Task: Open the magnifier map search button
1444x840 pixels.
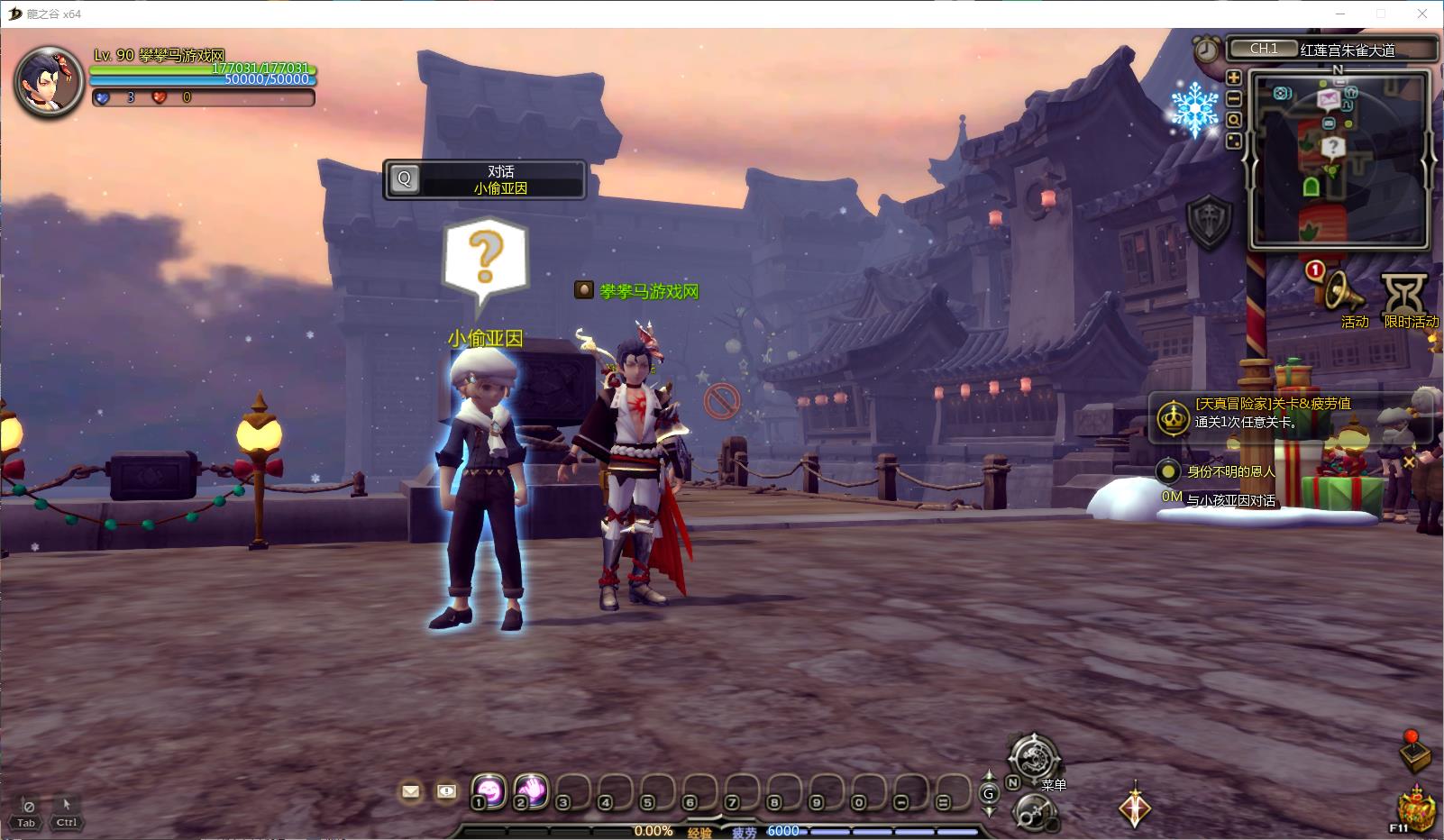Action: click(x=1234, y=120)
